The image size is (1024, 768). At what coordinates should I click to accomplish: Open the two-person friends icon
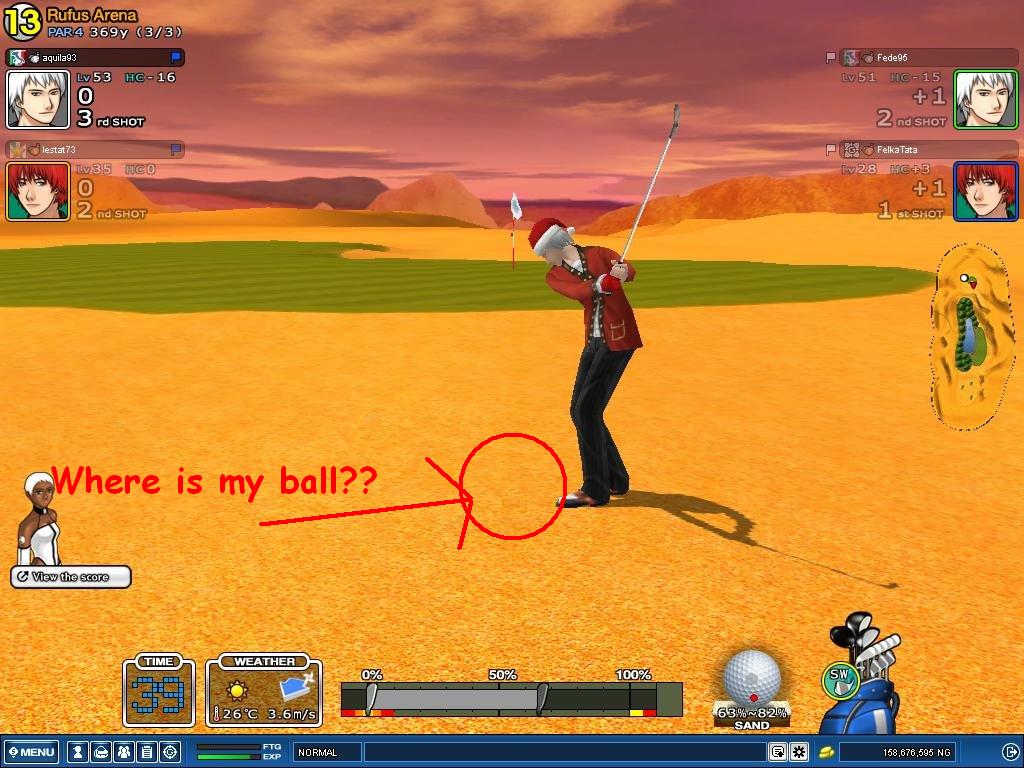123,752
